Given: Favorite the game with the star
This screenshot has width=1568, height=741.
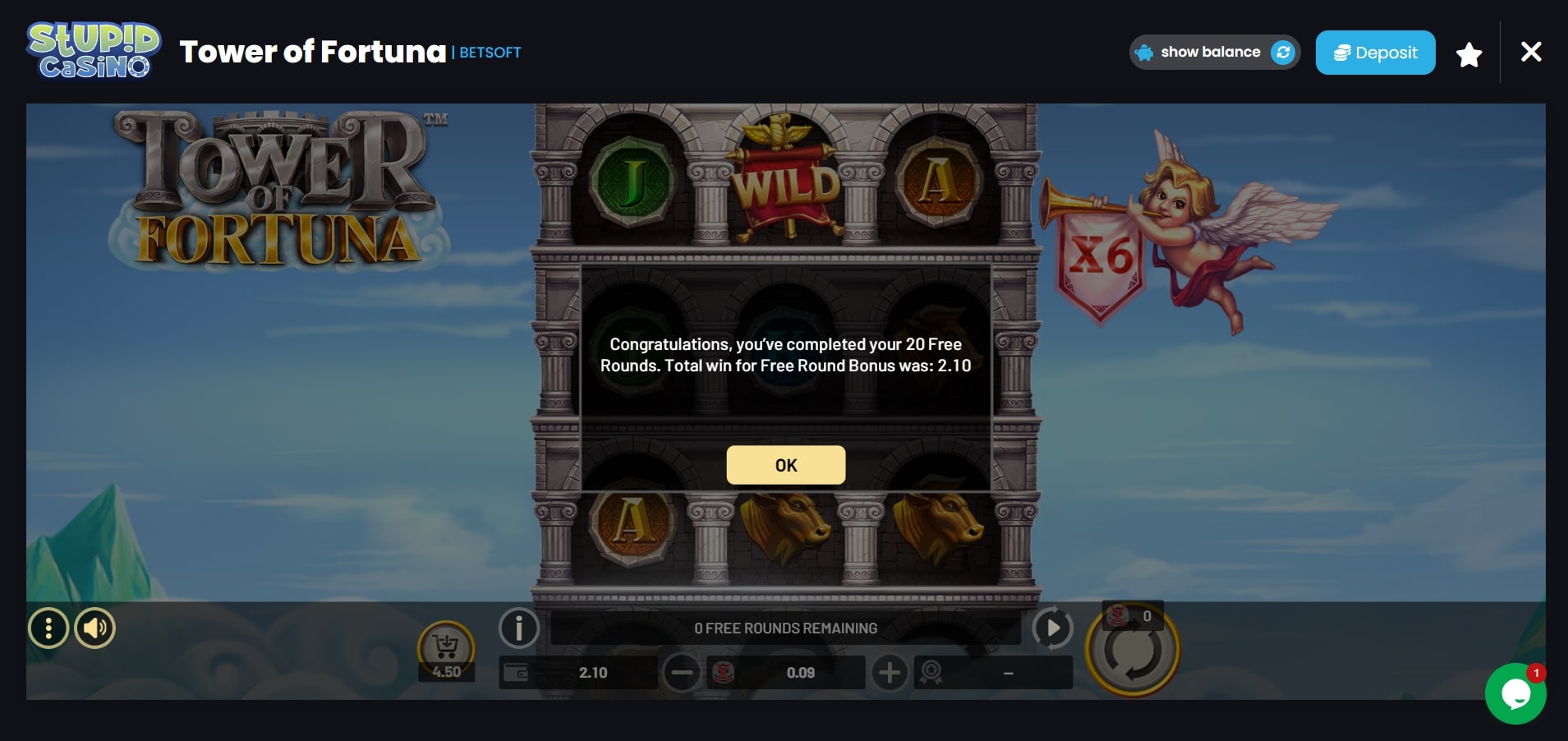Looking at the screenshot, I should pyautogui.click(x=1468, y=52).
